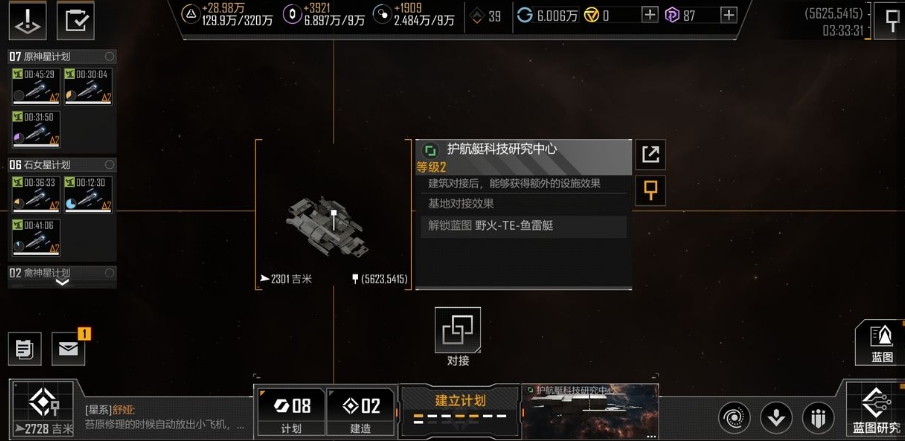The height and width of the screenshot is (441, 905).
Task: Select the ship task with 00:45:29 timer
Action: [x=35, y=87]
